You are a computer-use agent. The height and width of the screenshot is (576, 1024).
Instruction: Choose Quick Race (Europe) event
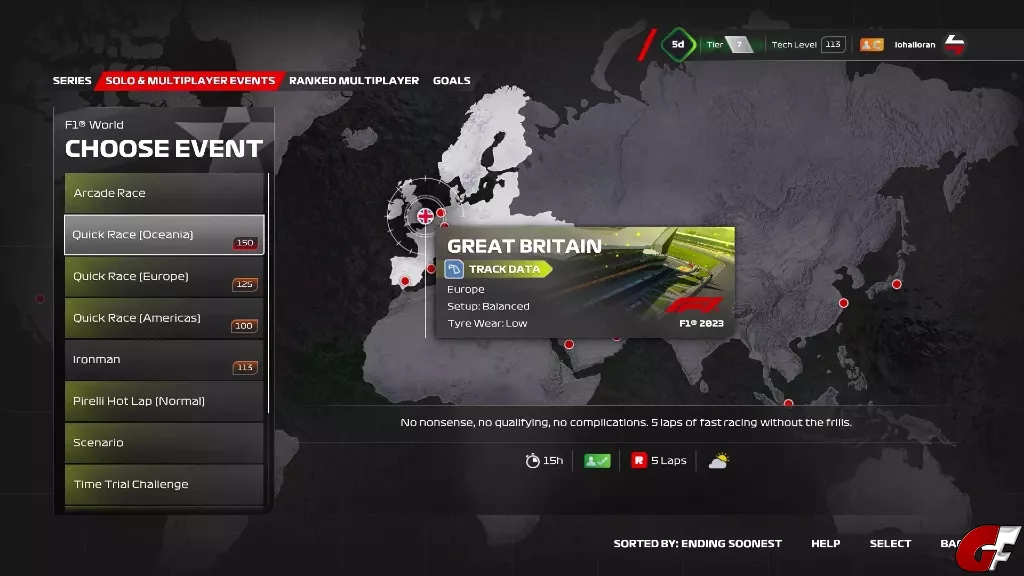click(x=165, y=277)
